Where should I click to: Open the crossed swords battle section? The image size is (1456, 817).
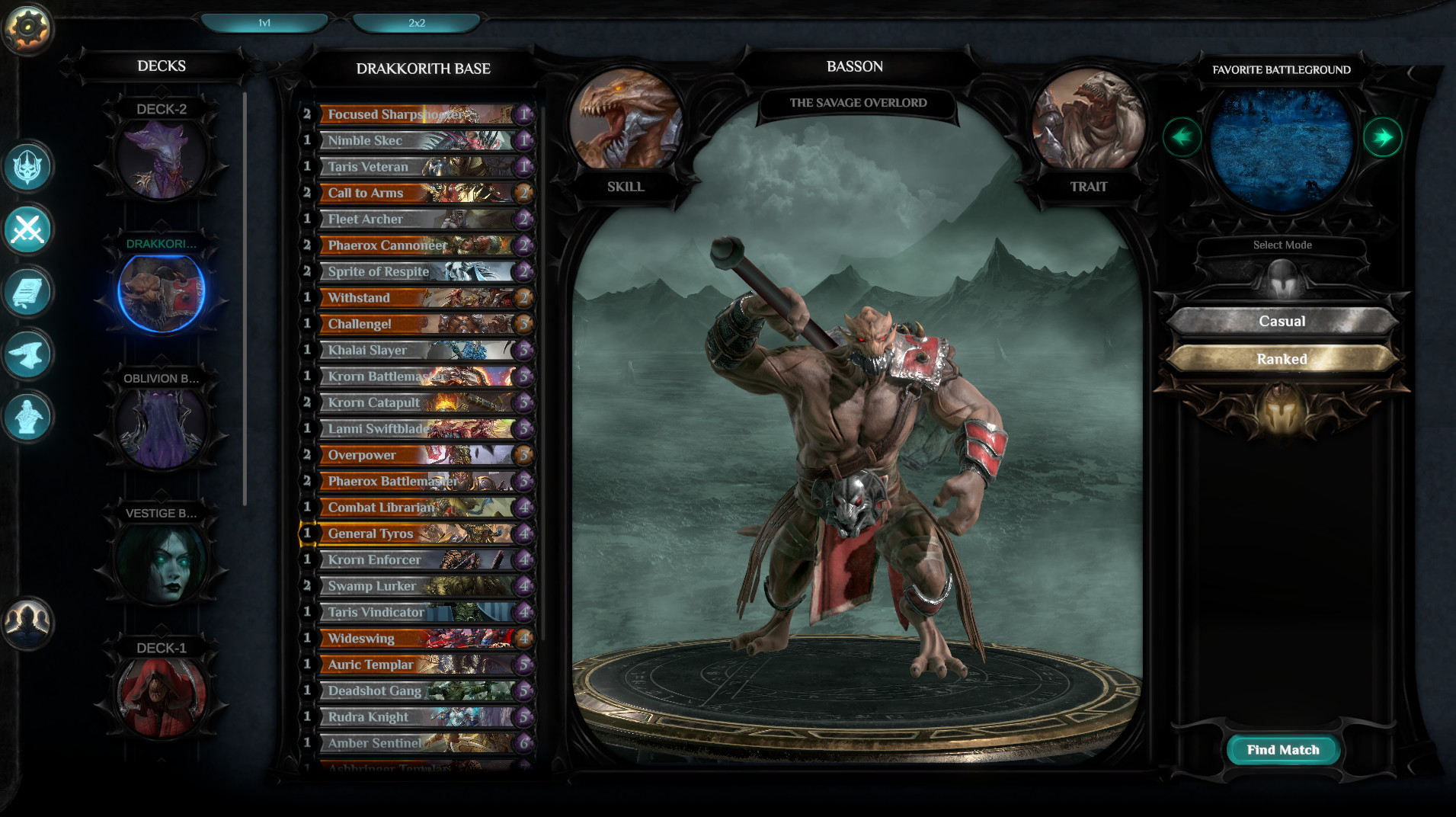tap(28, 229)
